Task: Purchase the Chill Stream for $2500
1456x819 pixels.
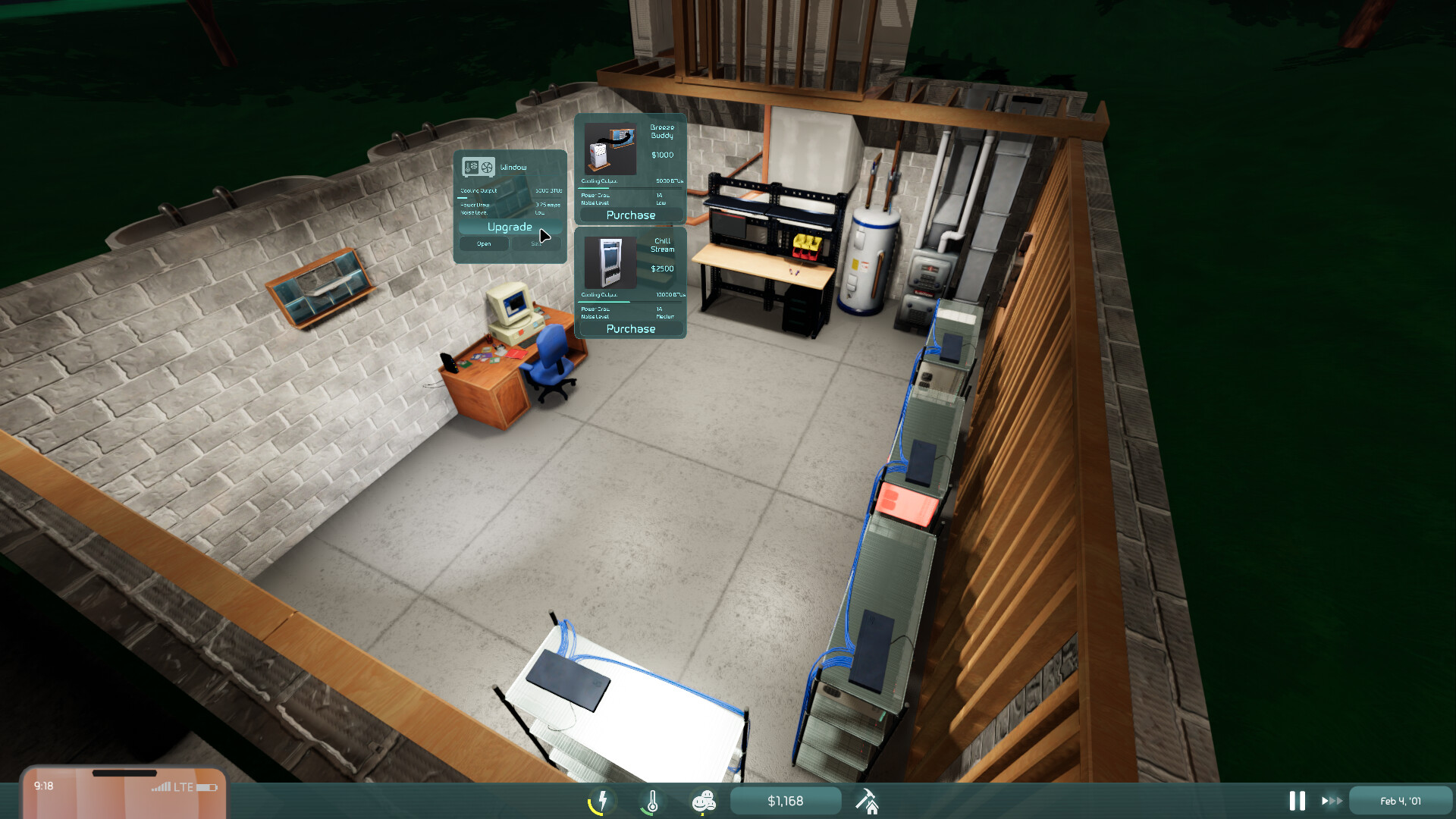Action: click(630, 328)
